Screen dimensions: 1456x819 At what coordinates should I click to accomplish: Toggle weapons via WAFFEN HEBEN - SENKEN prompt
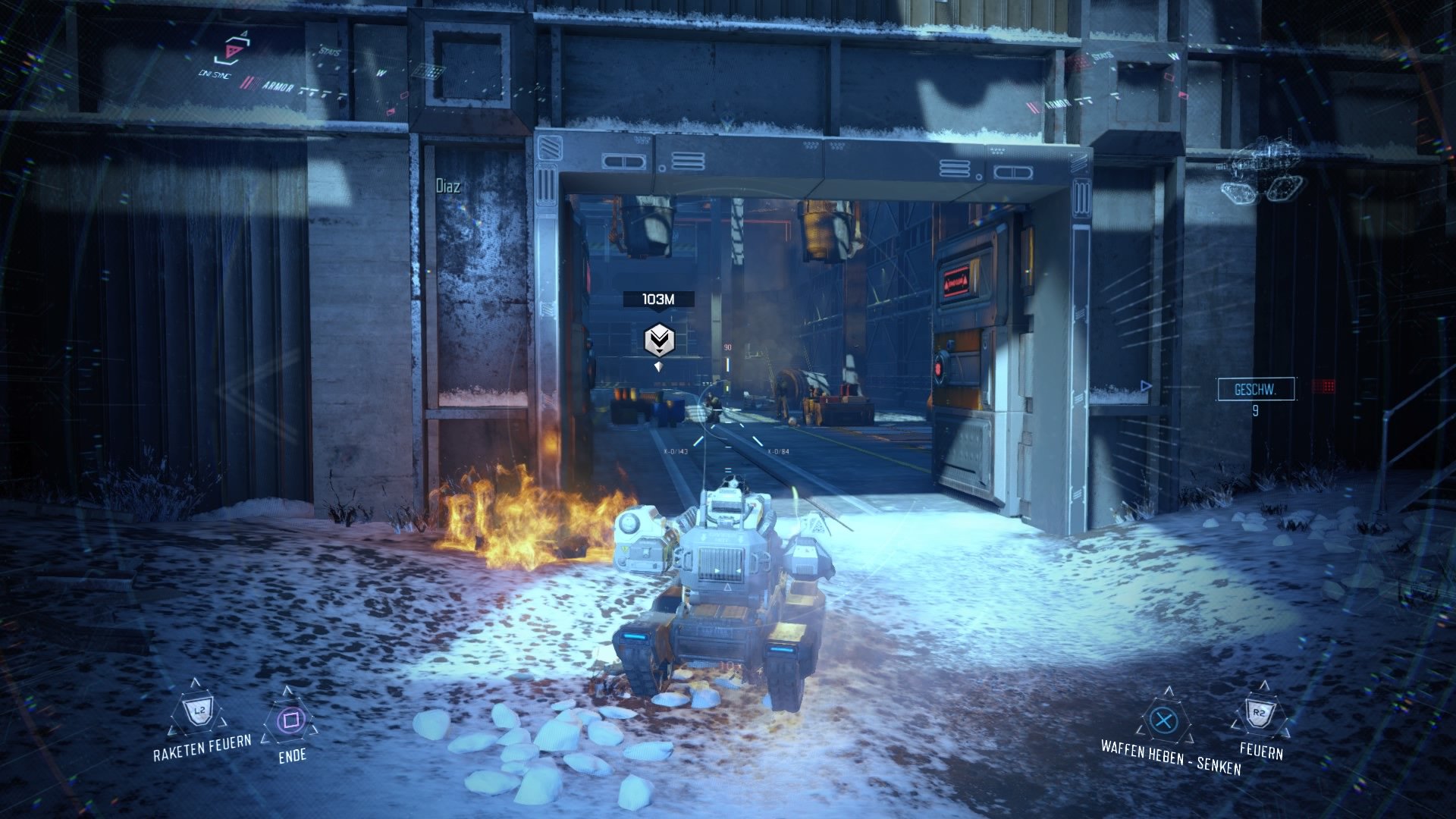click(1172, 753)
